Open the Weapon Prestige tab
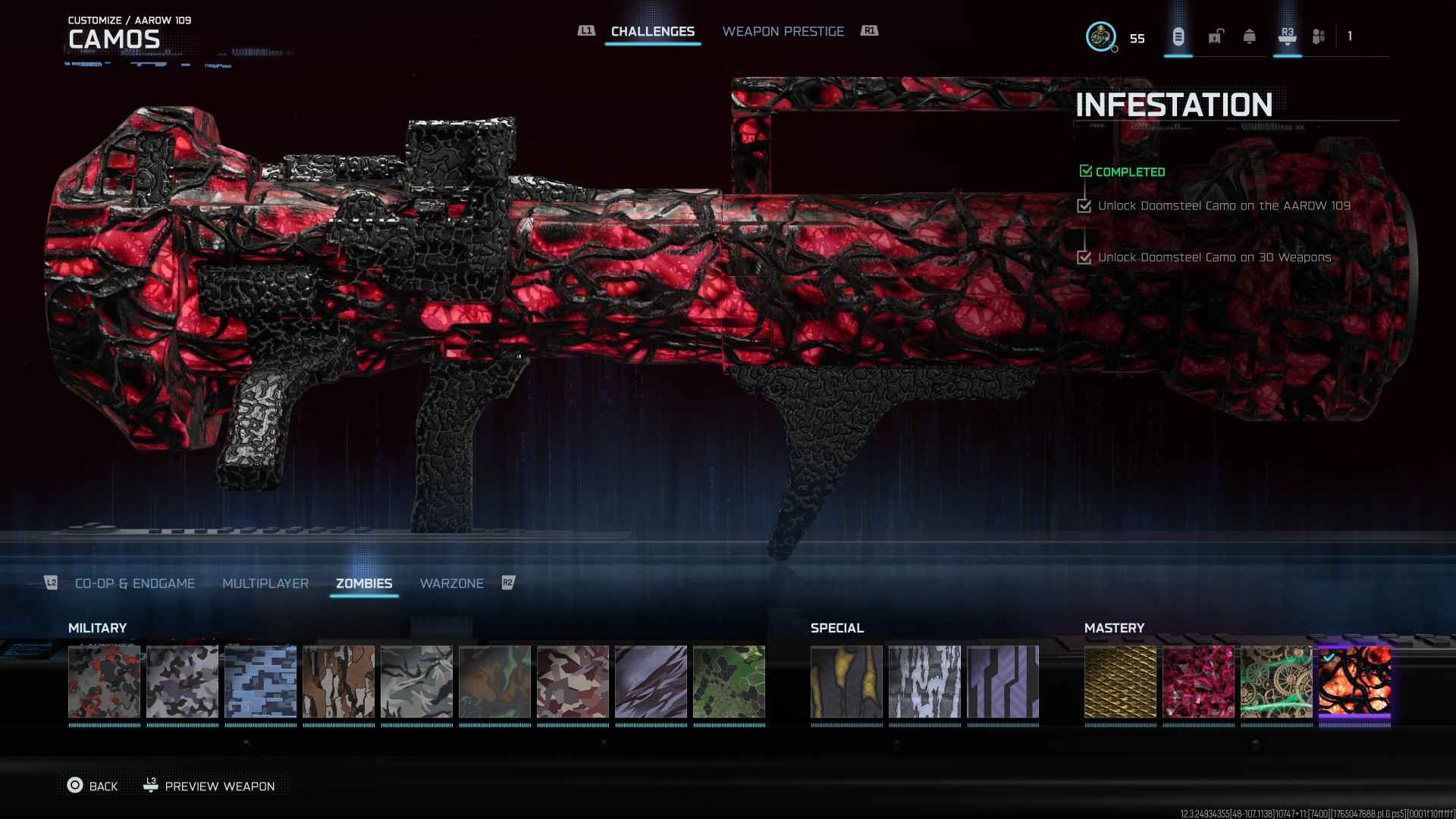This screenshot has height=819, width=1456. click(x=783, y=31)
